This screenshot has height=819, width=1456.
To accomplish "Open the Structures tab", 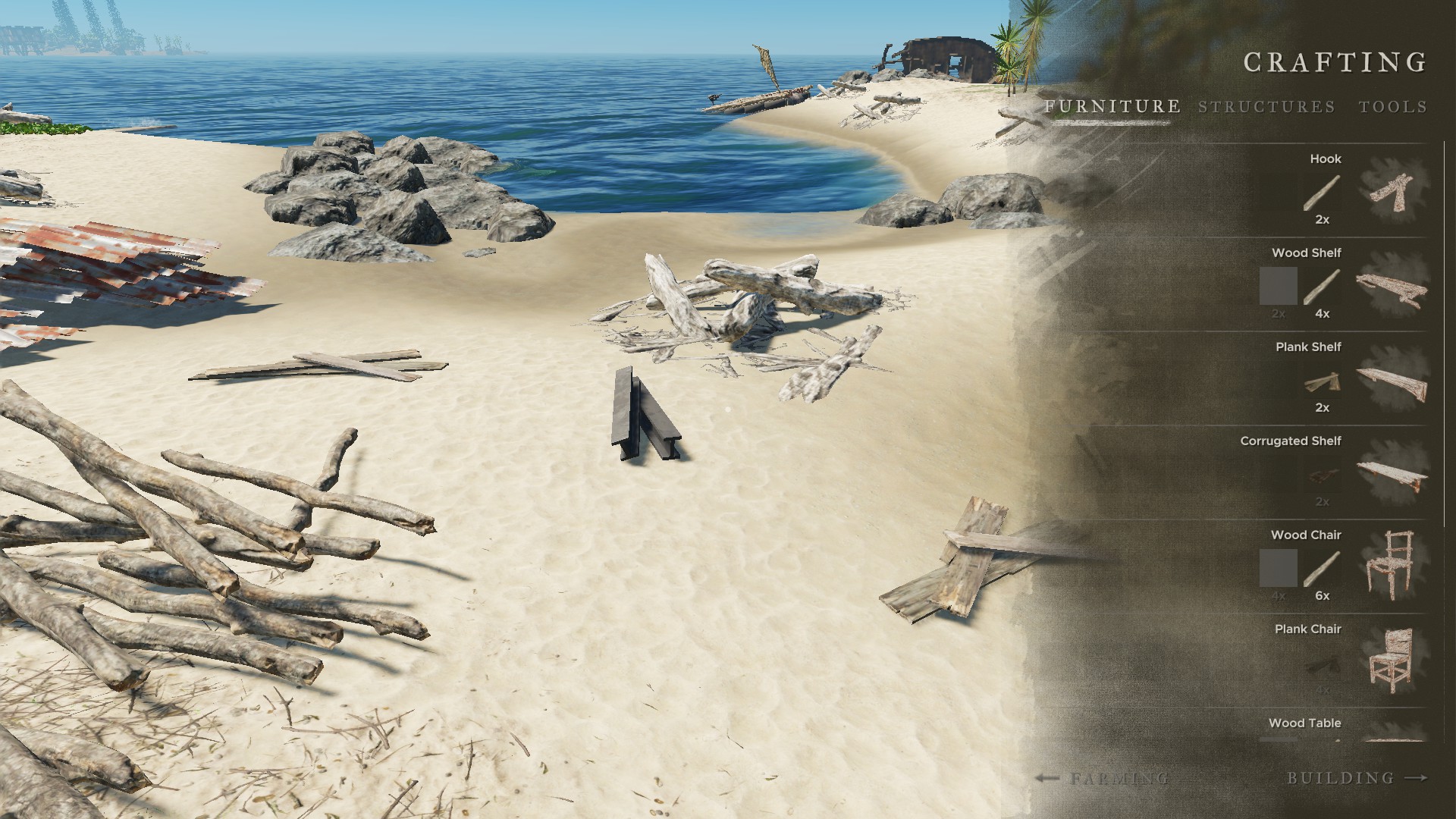I will (x=1266, y=107).
